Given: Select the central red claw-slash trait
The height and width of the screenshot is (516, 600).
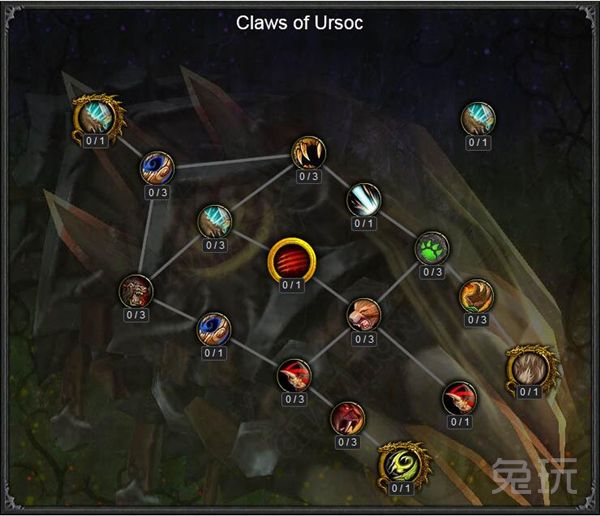Looking at the screenshot, I should click(290, 261).
